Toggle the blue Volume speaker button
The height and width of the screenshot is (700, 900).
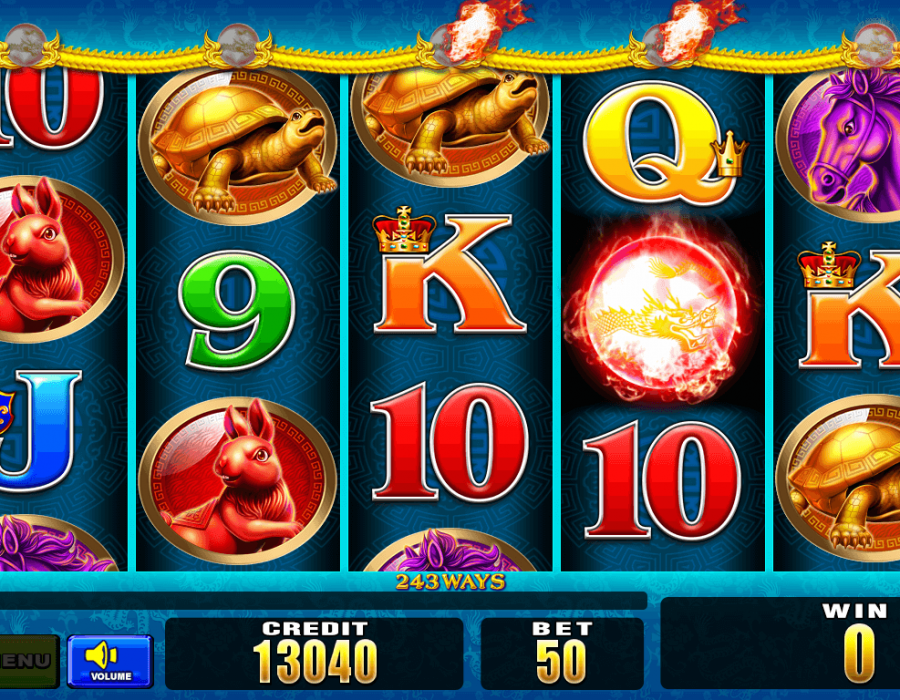coord(110,660)
